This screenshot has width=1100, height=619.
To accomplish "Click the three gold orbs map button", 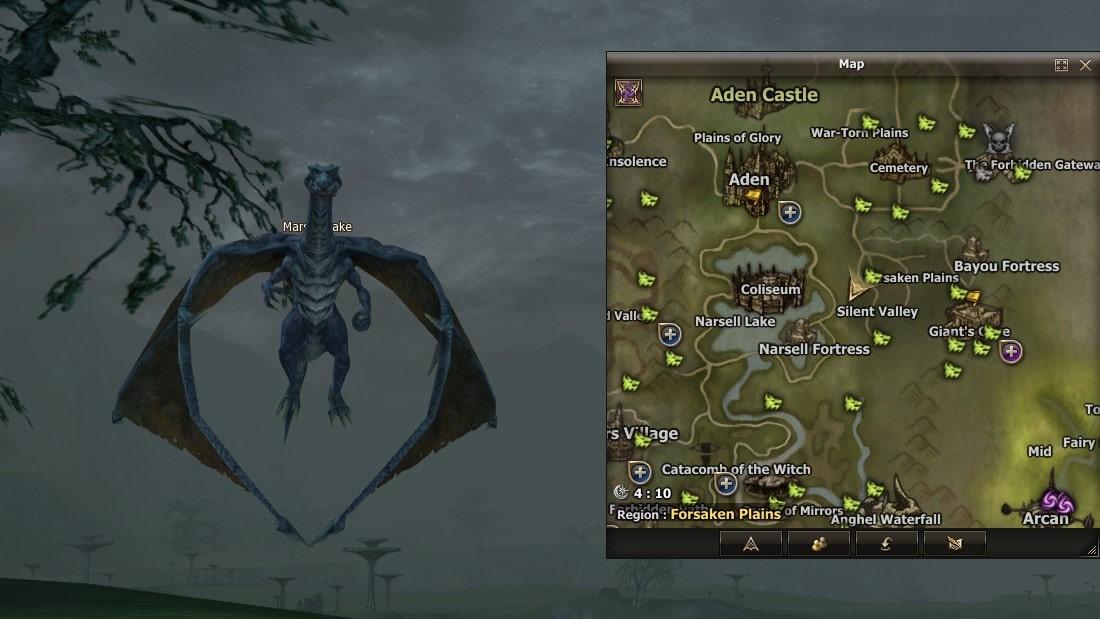I will pos(818,544).
